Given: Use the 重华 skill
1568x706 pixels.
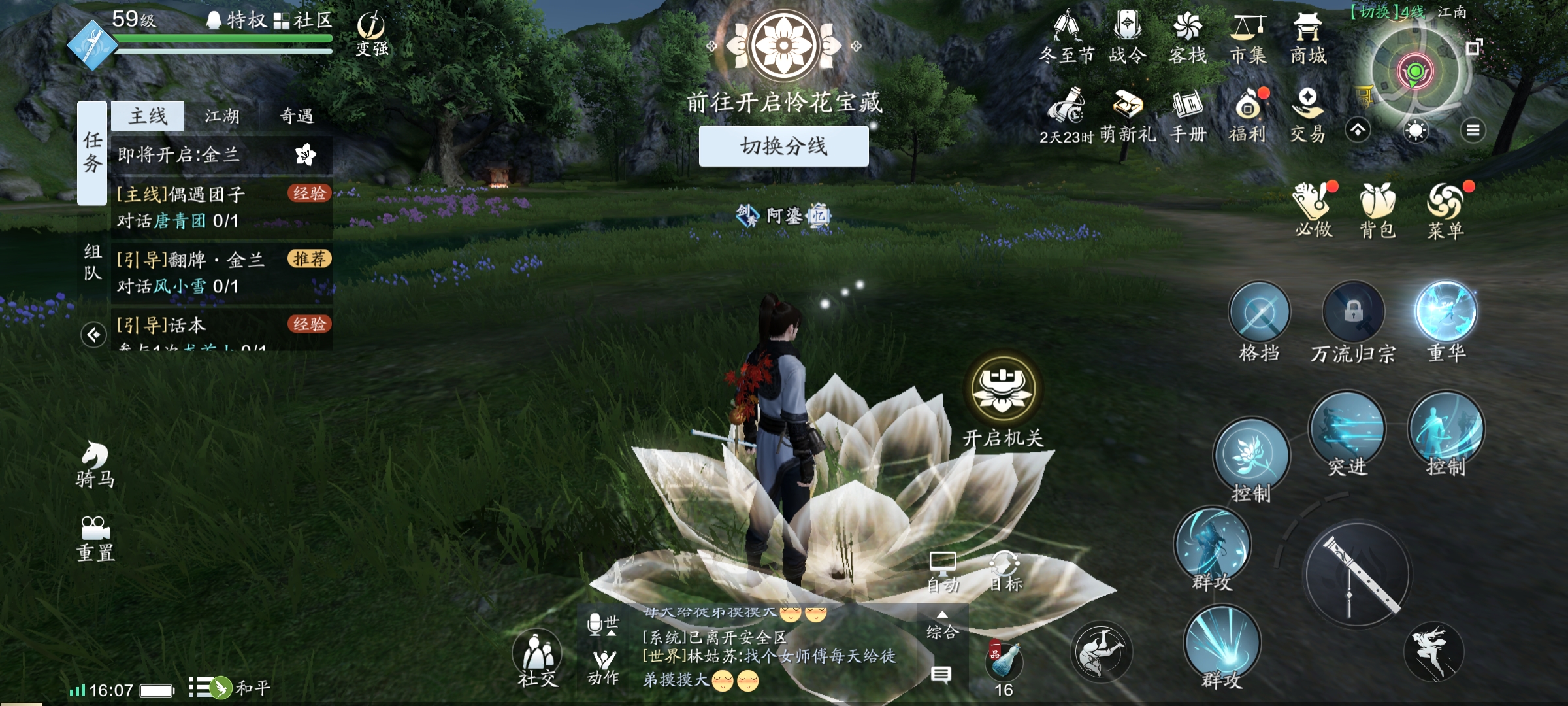Looking at the screenshot, I should pos(1446,312).
